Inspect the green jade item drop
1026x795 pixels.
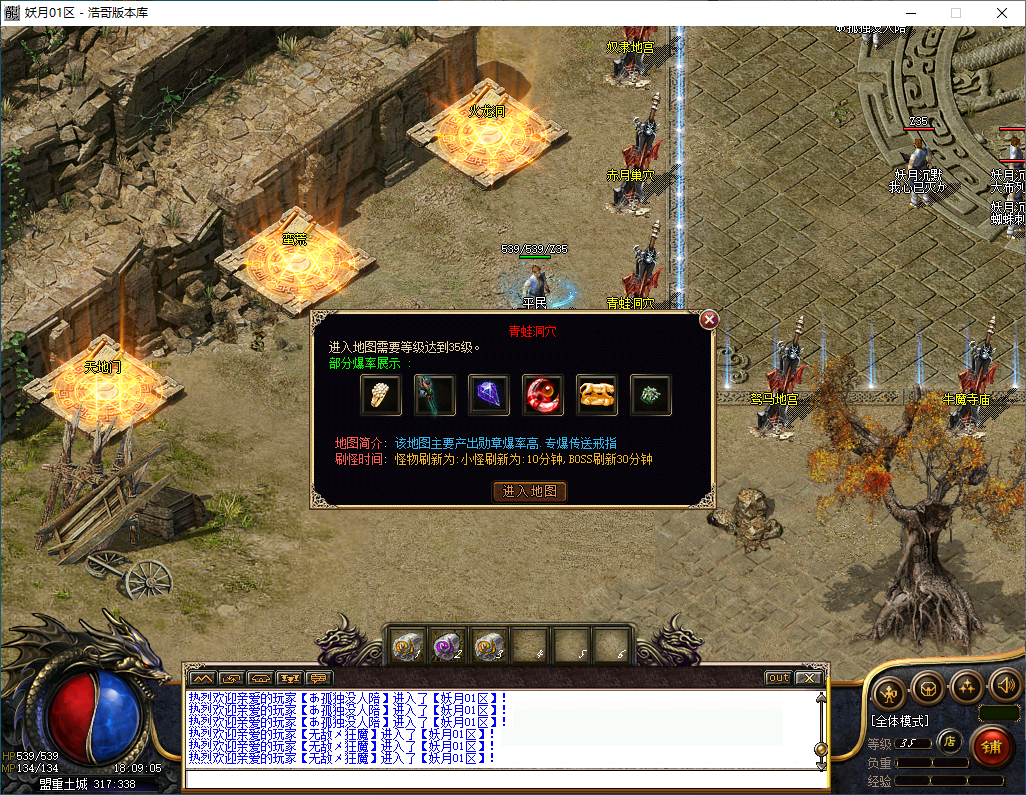tap(651, 396)
